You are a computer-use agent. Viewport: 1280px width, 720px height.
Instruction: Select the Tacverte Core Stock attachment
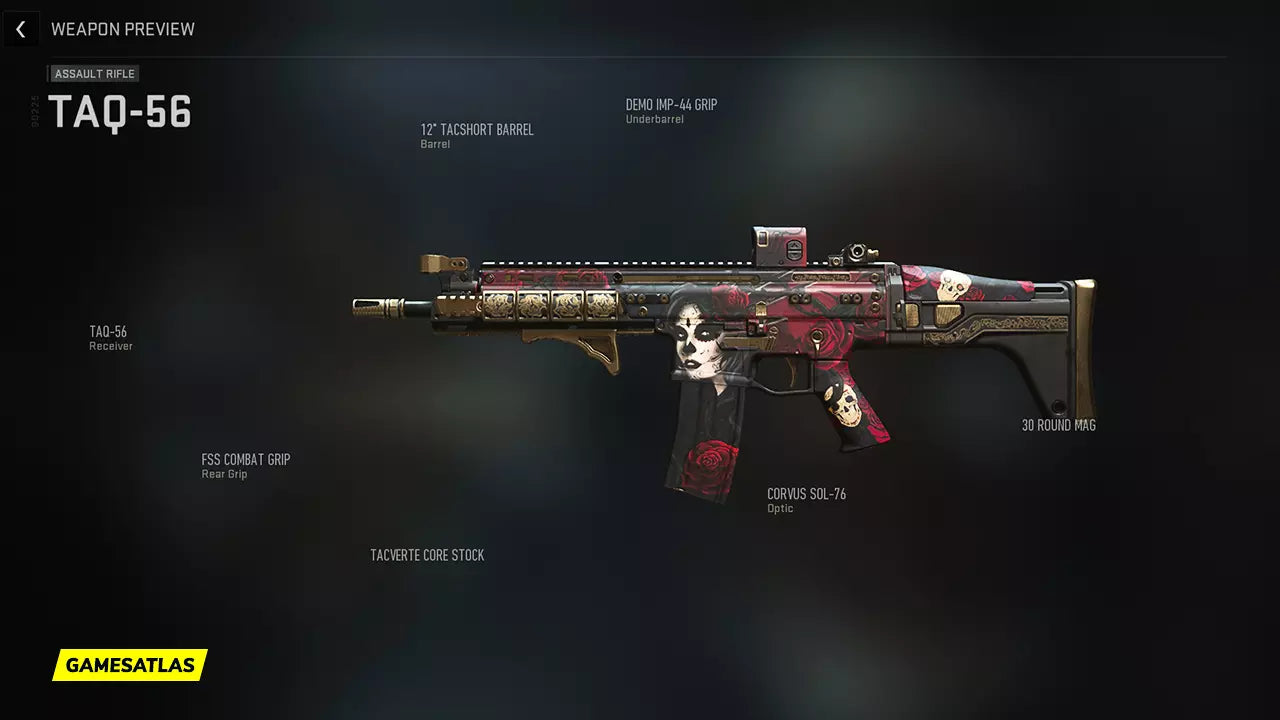(x=427, y=556)
